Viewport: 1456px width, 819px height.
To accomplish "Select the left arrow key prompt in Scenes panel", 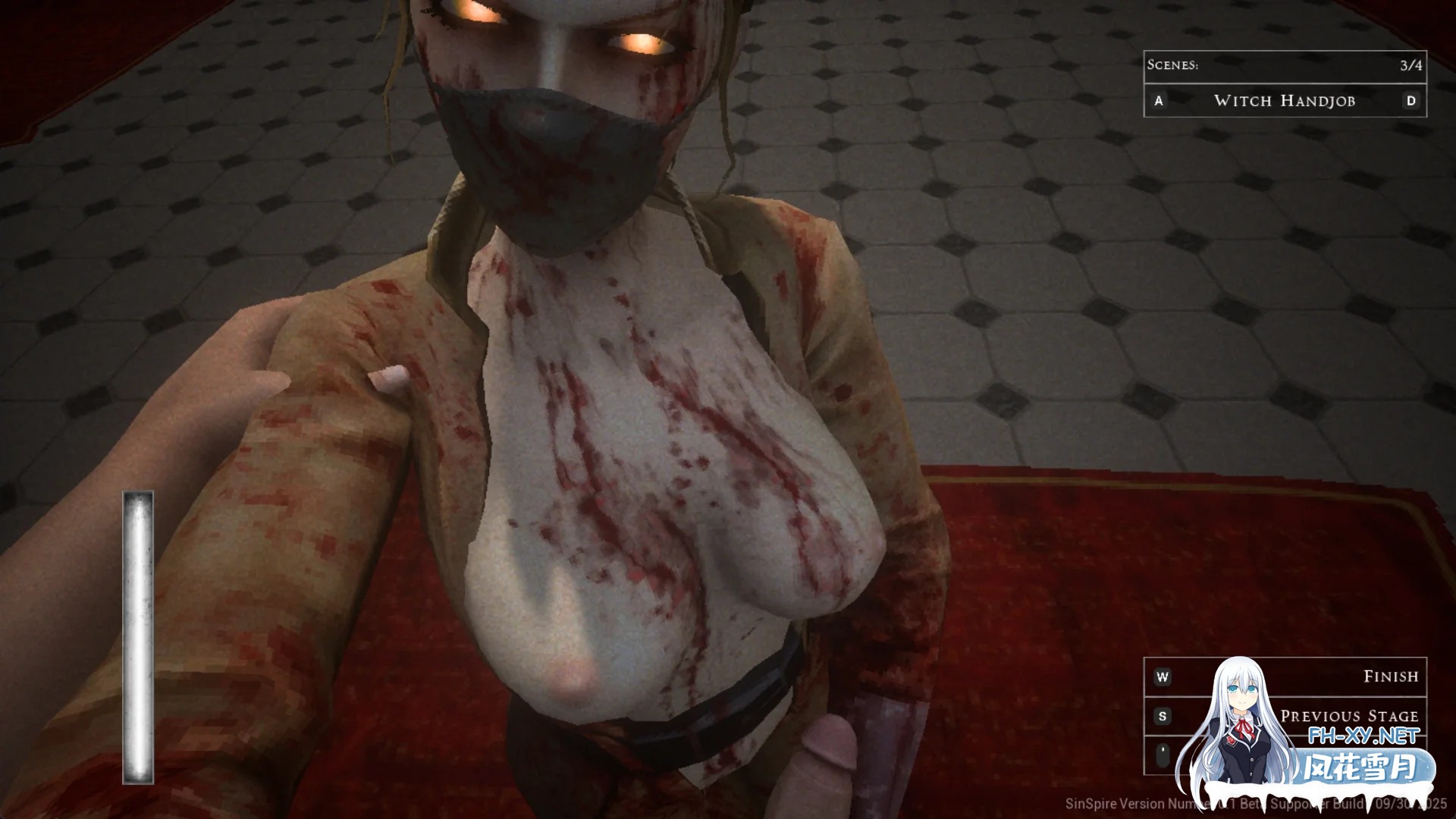I will [1158, 101].
